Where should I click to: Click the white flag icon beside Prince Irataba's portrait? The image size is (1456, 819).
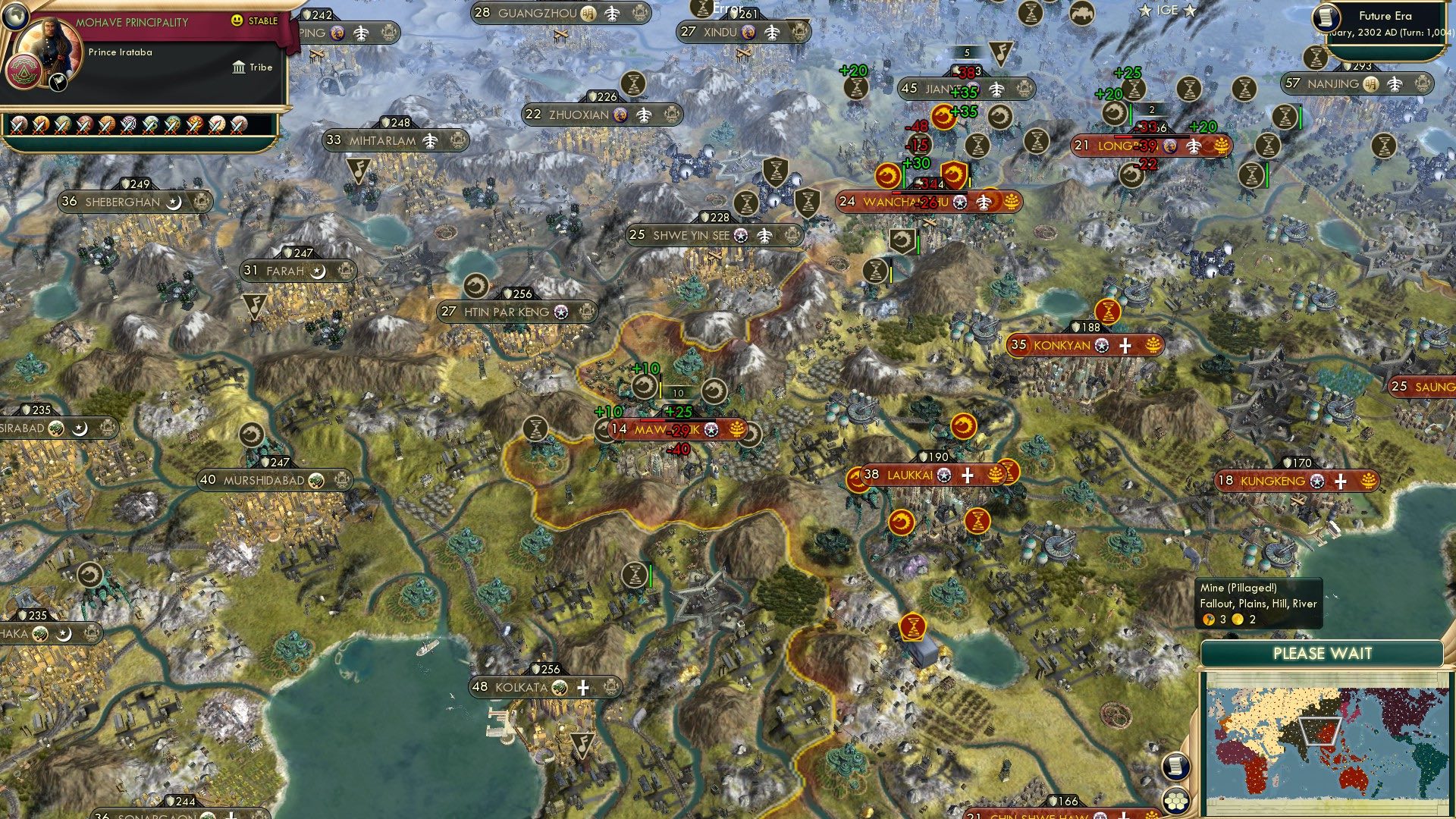(58, 83)
